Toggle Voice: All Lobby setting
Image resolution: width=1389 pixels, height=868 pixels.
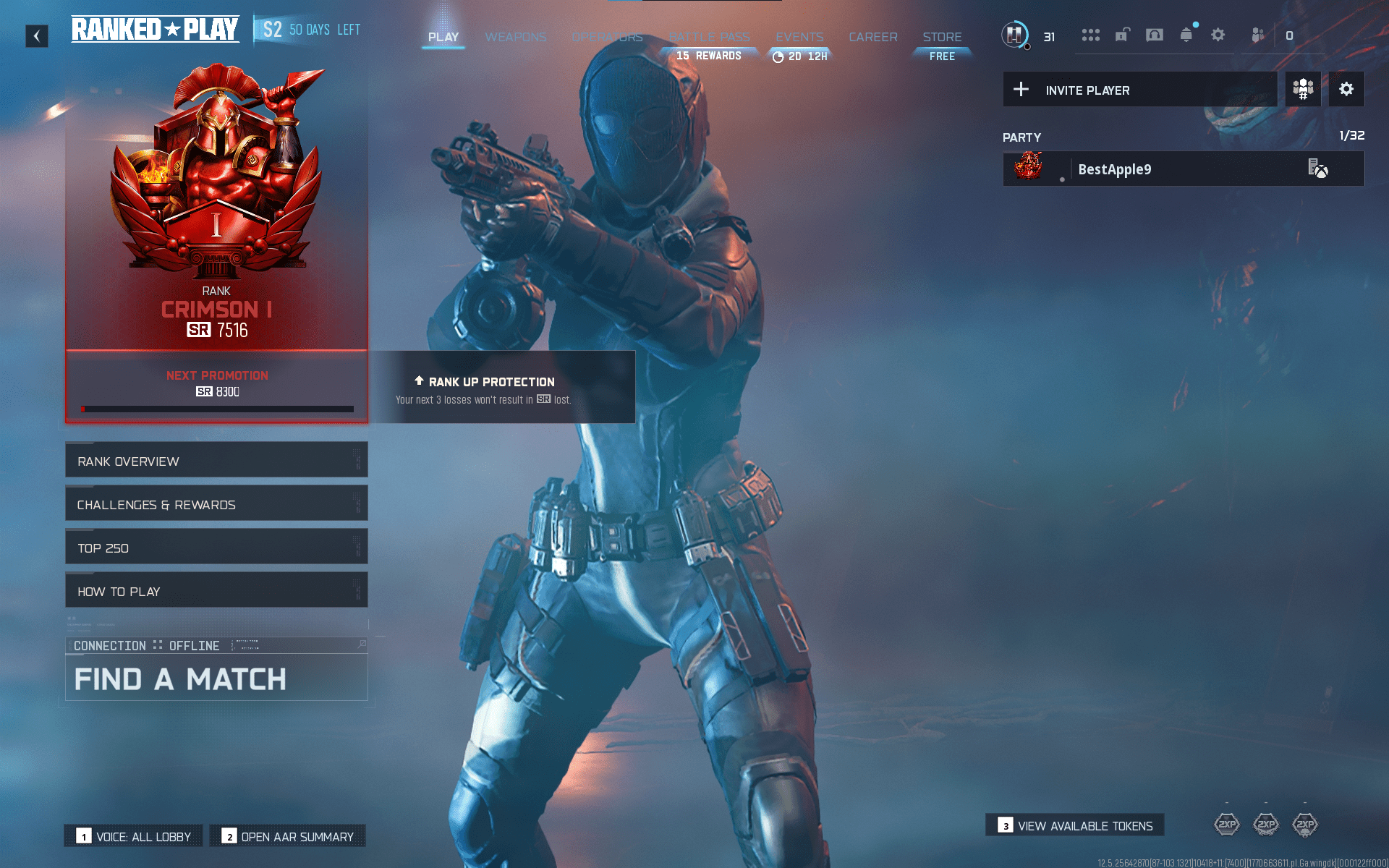(x=133, y=836)
